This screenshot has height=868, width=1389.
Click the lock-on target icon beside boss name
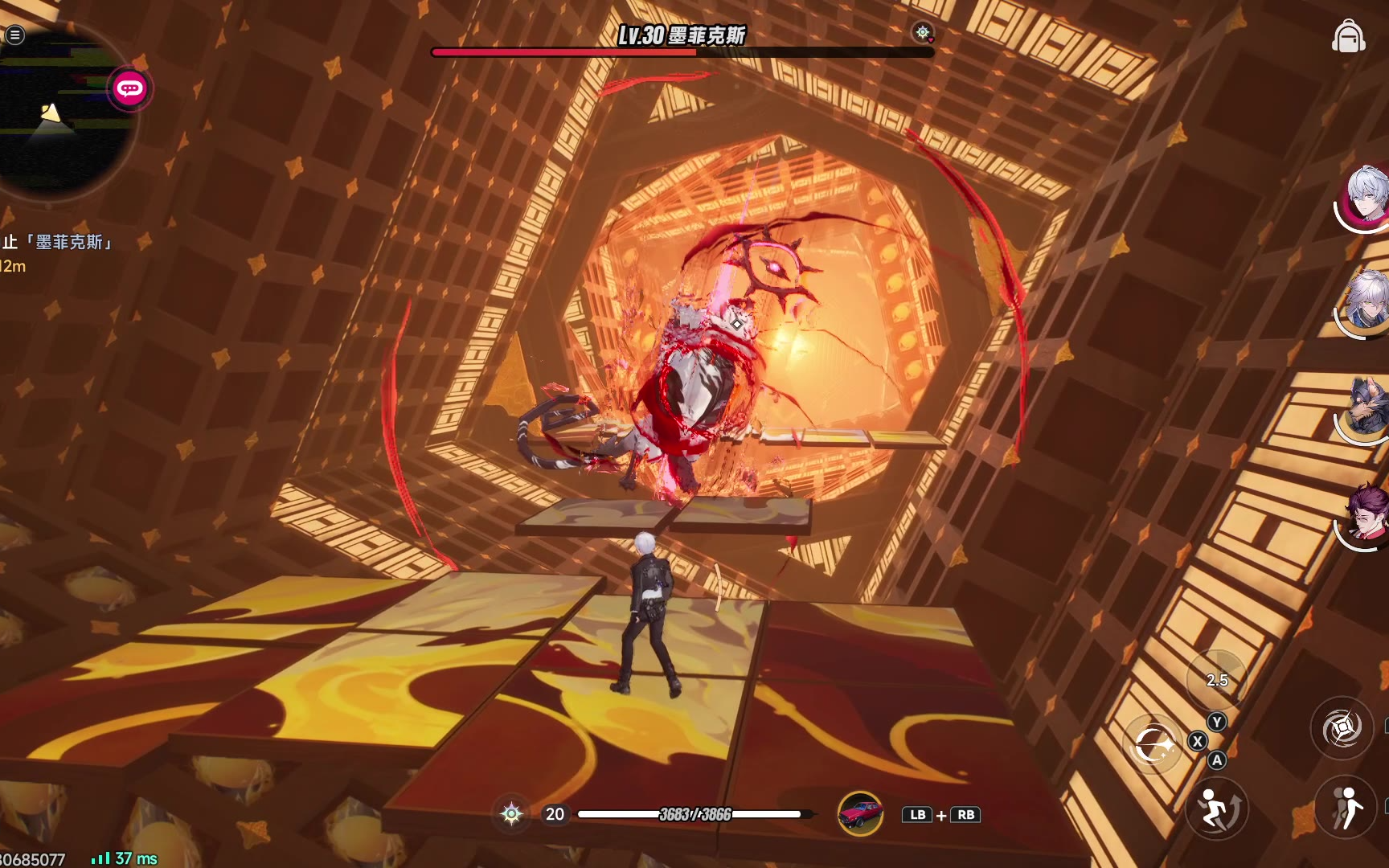(x=923, y=33)
